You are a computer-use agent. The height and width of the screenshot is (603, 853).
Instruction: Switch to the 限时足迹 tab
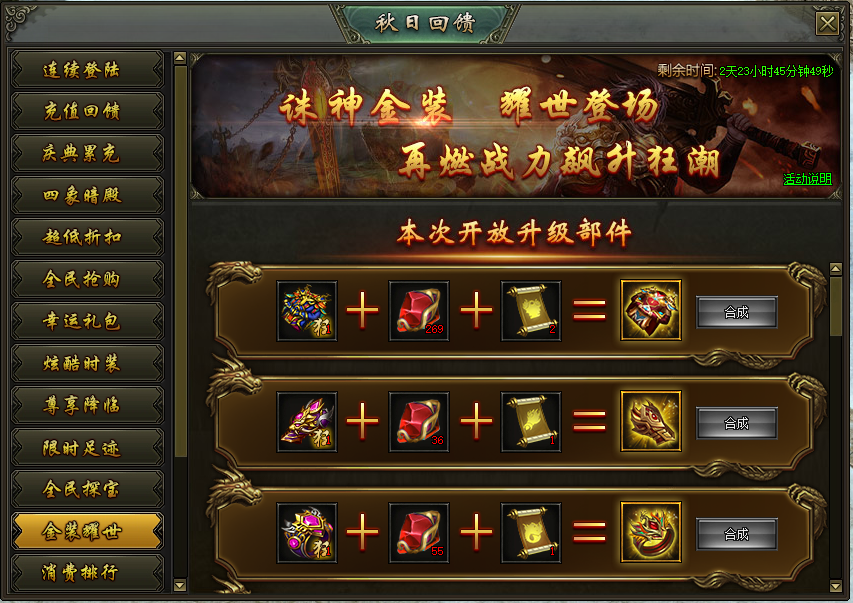tap(87, 448)
